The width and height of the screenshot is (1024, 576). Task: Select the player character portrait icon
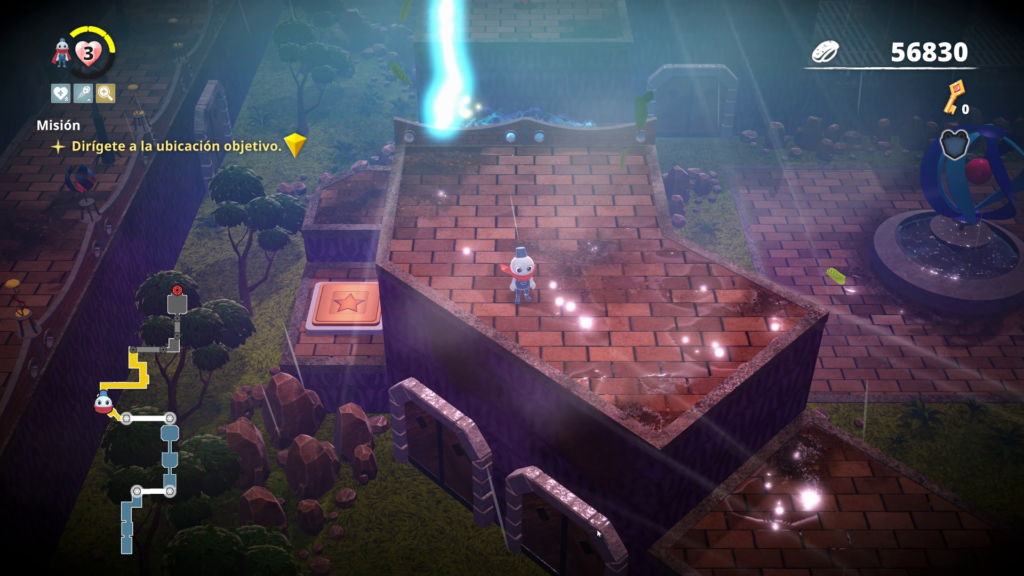[x=62, y=54]
